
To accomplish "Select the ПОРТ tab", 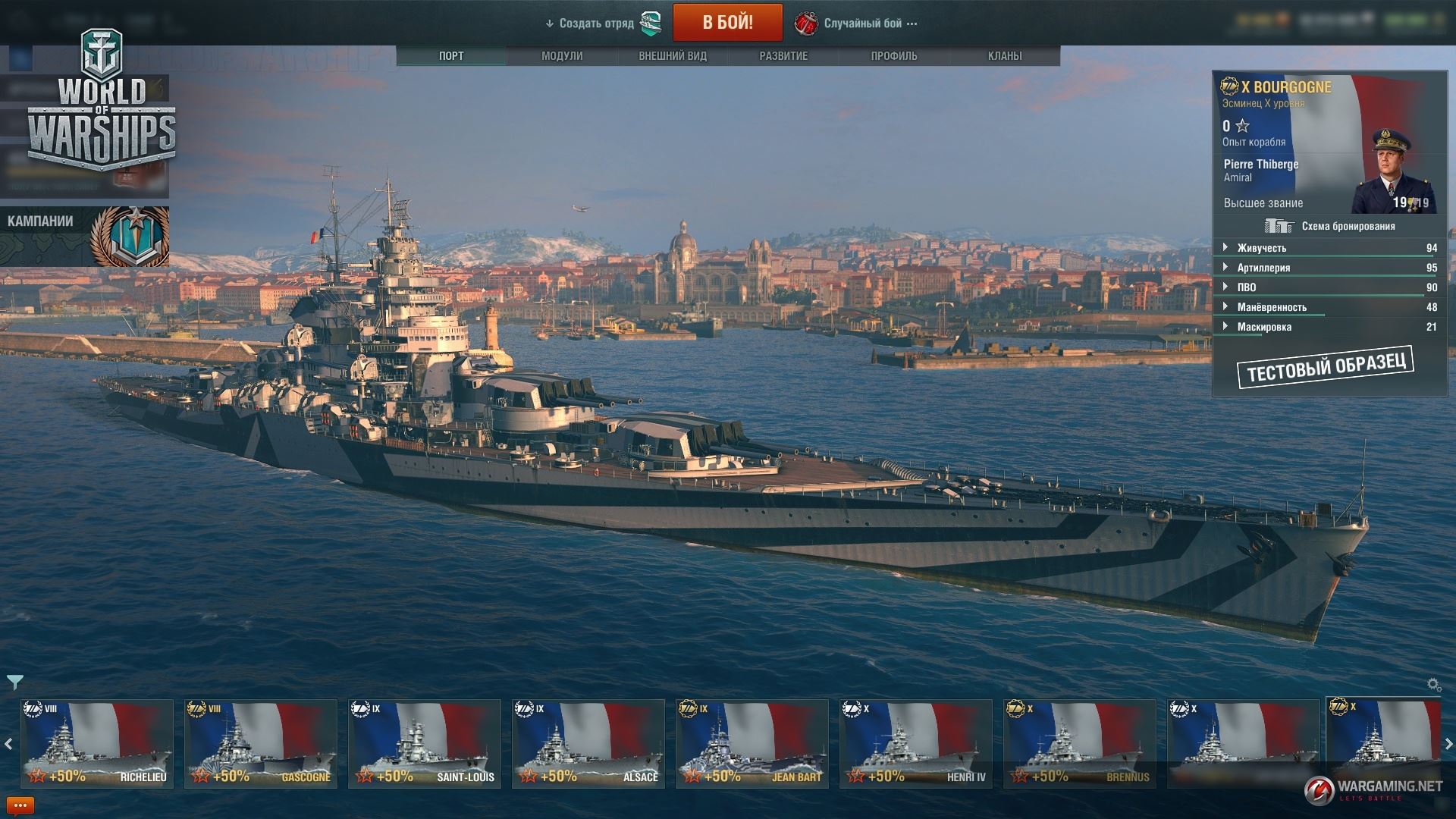I will click(x=451, y=56).
